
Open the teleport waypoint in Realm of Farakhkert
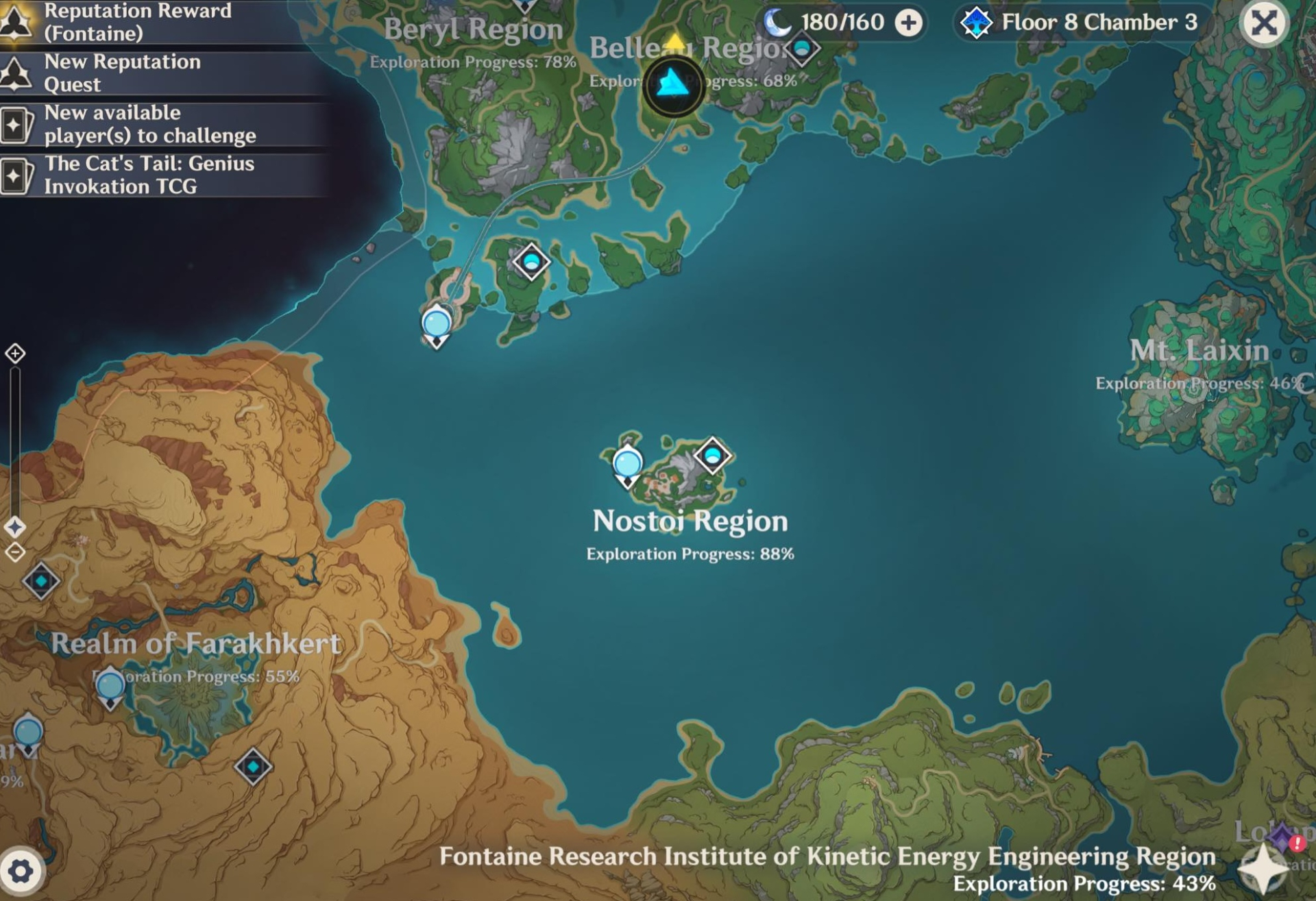[110, 685]
